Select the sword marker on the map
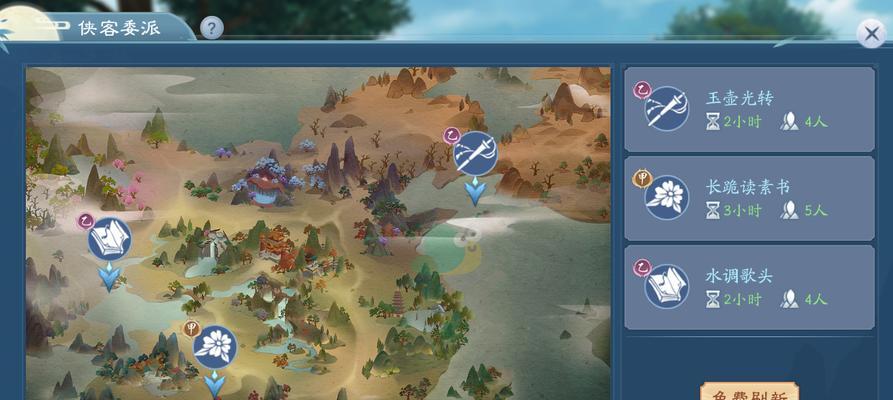 tap(476, 153)
